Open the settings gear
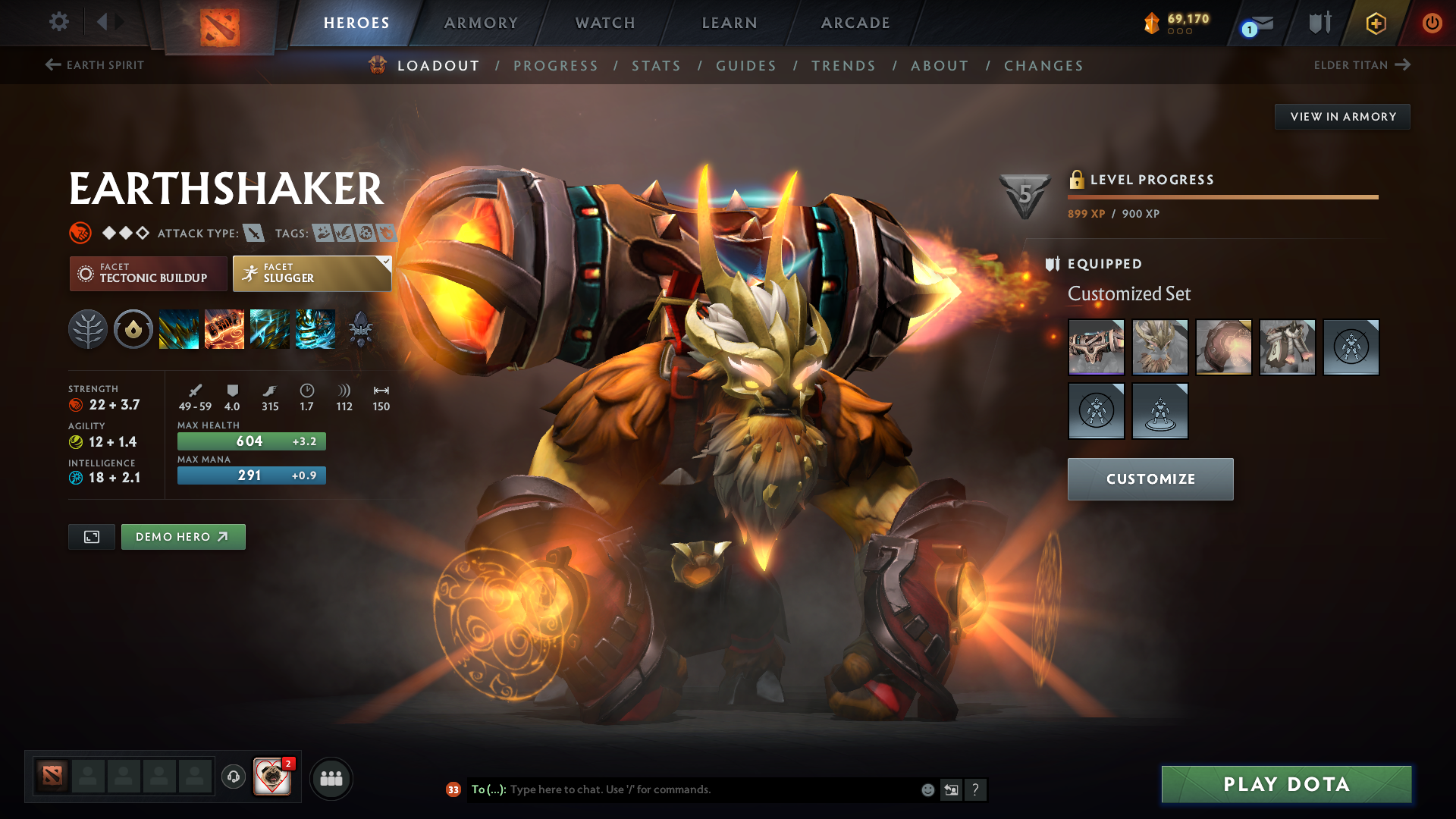Viewport: 1456px width, 819px height. point(59,23)
